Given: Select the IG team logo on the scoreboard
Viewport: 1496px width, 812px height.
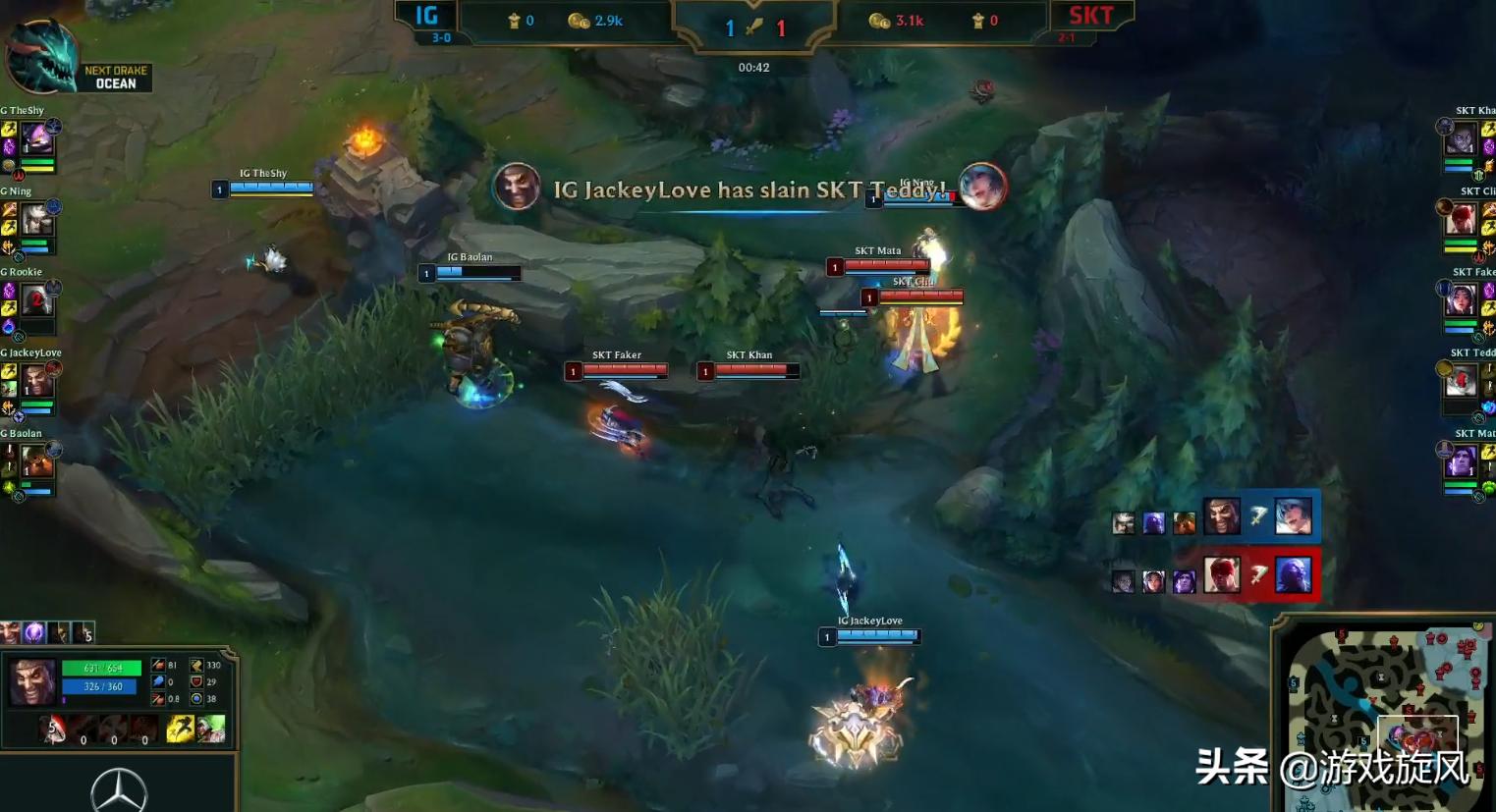Looking at the screenshot, I should click(x=427, y=16).
